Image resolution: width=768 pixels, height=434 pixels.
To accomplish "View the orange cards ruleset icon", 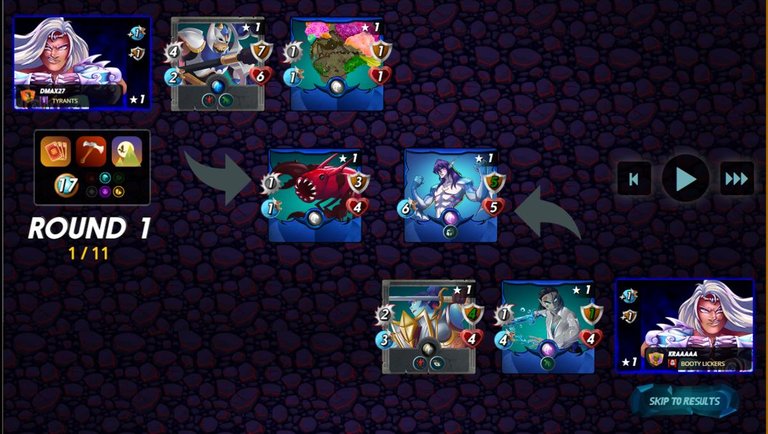I will (x=55, y=151).
